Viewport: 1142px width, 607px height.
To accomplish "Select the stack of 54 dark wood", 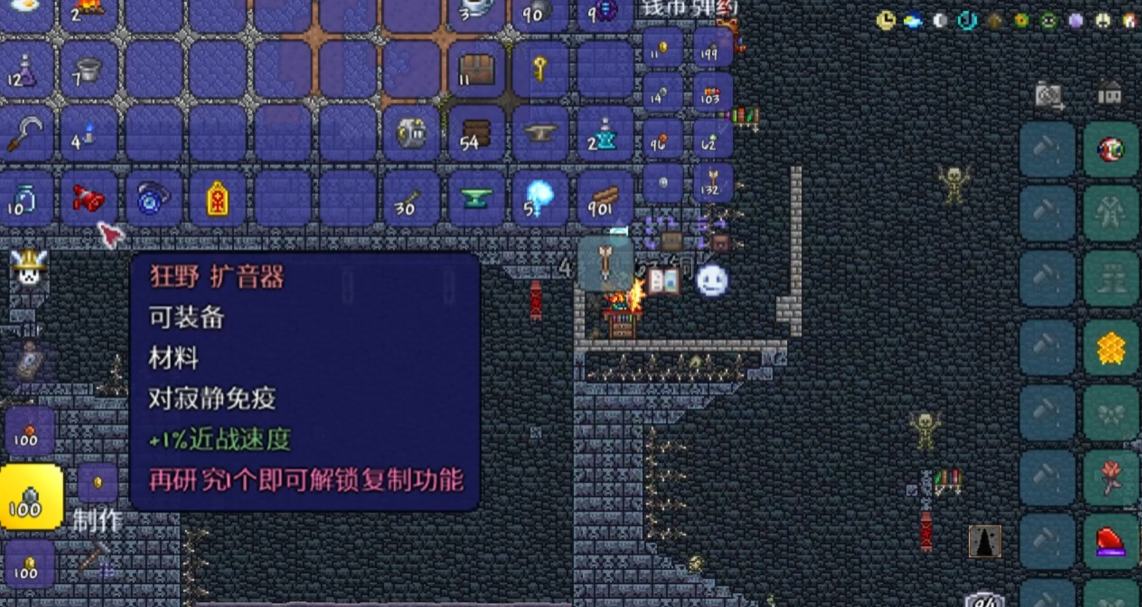I will point(477,133).
